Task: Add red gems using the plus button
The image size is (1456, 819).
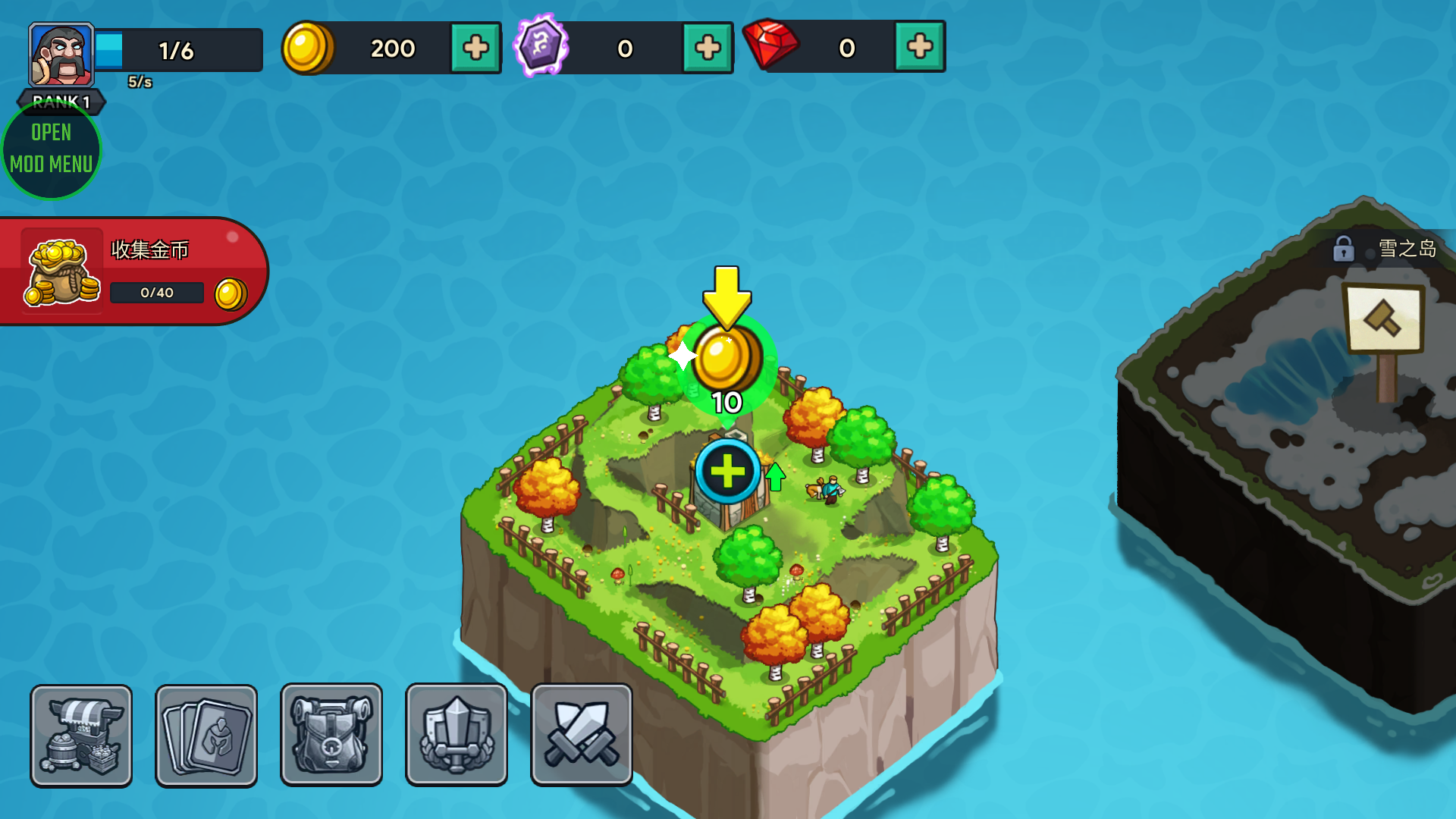Action: (x=919, y=47)
